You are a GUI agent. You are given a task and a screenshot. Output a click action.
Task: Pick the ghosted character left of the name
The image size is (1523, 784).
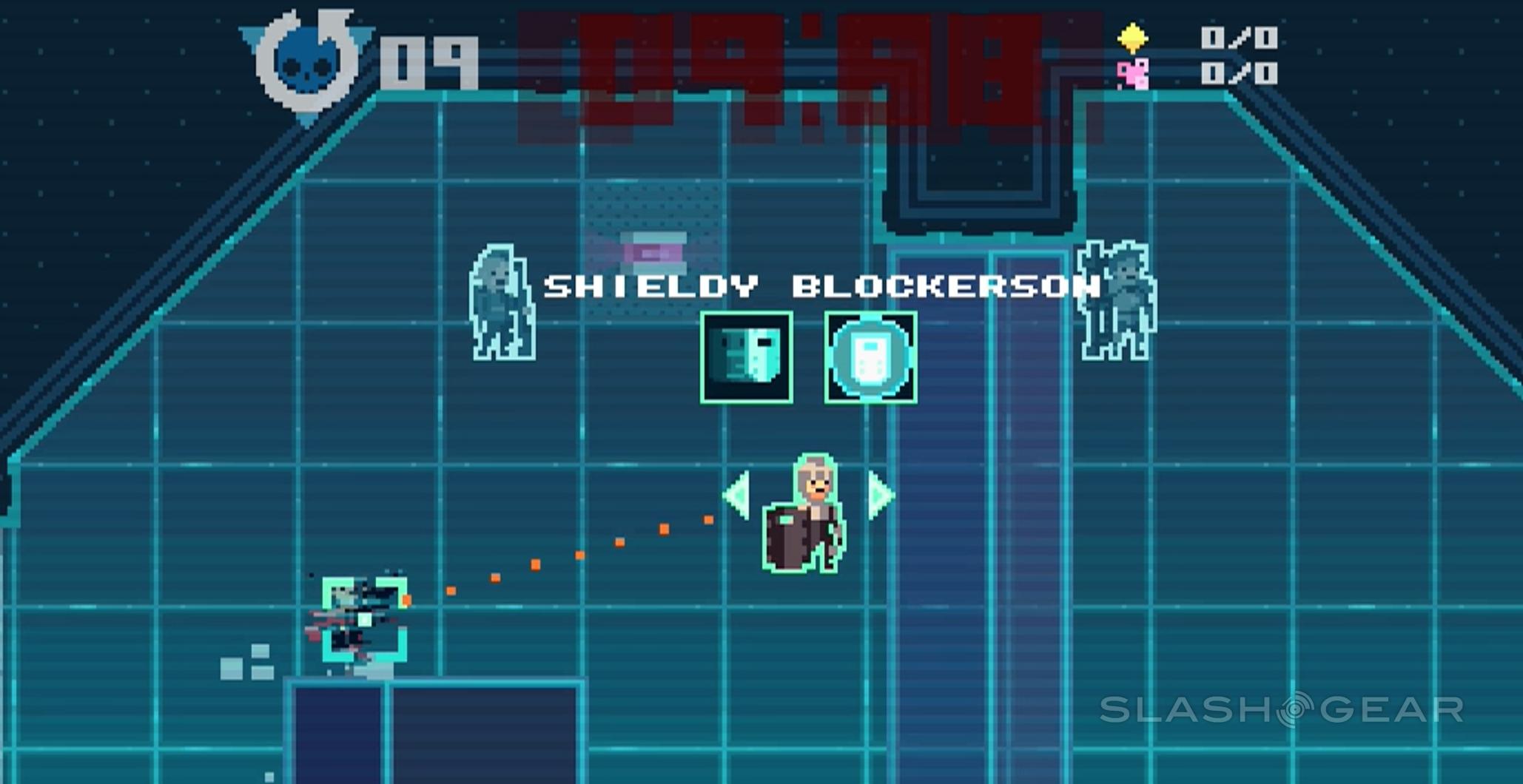(x=502, y=303)
